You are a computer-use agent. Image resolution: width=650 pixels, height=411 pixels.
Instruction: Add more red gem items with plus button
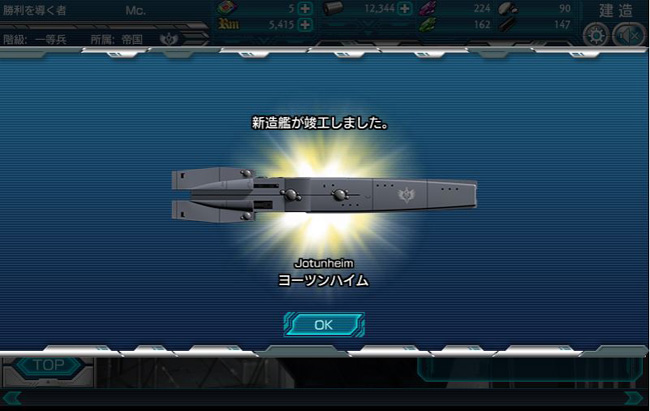pyautogui.click(x=305, y=9)
